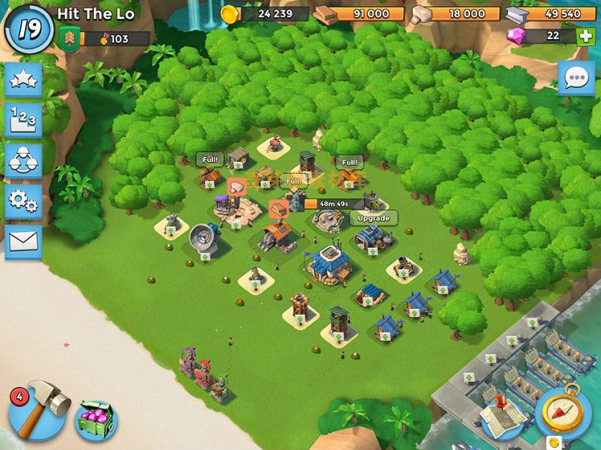Open the friends and task force panel

point(24,160)
